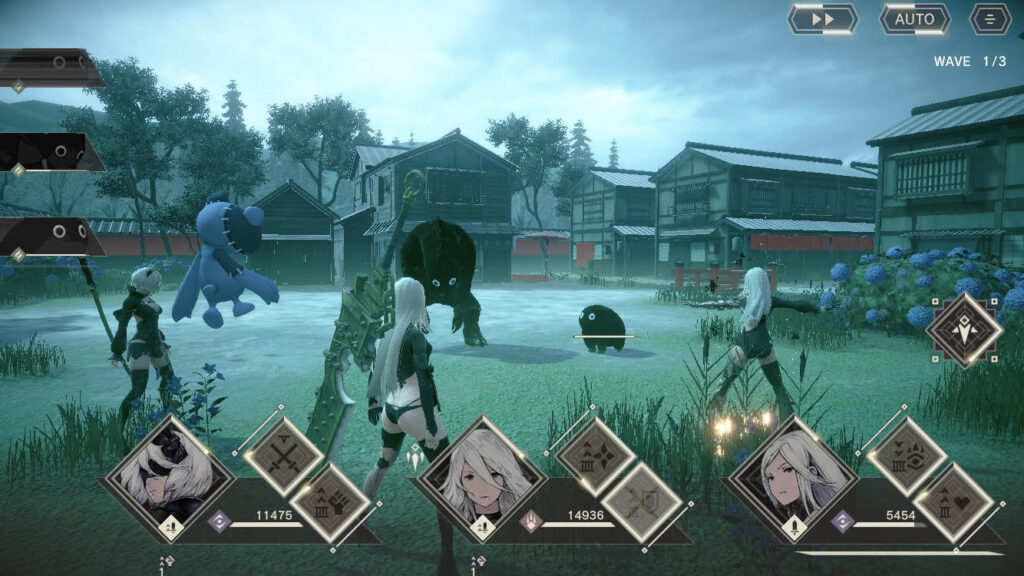Select the top enemy turn-order panel
Image resolution: width=1024 pixels, height=576 pixels.
point(50,68)
